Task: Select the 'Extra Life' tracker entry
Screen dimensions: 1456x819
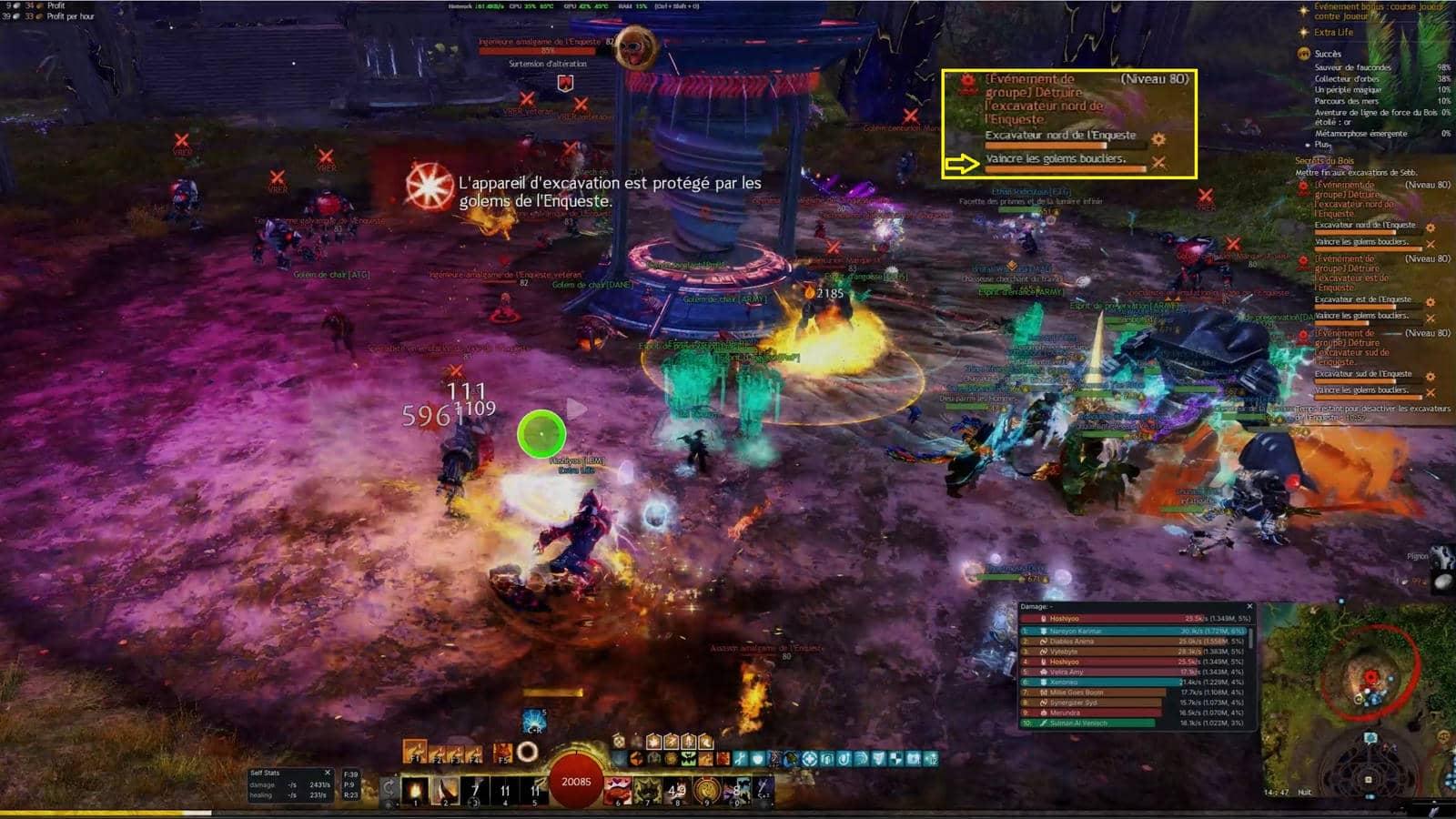Action: 1333,33
